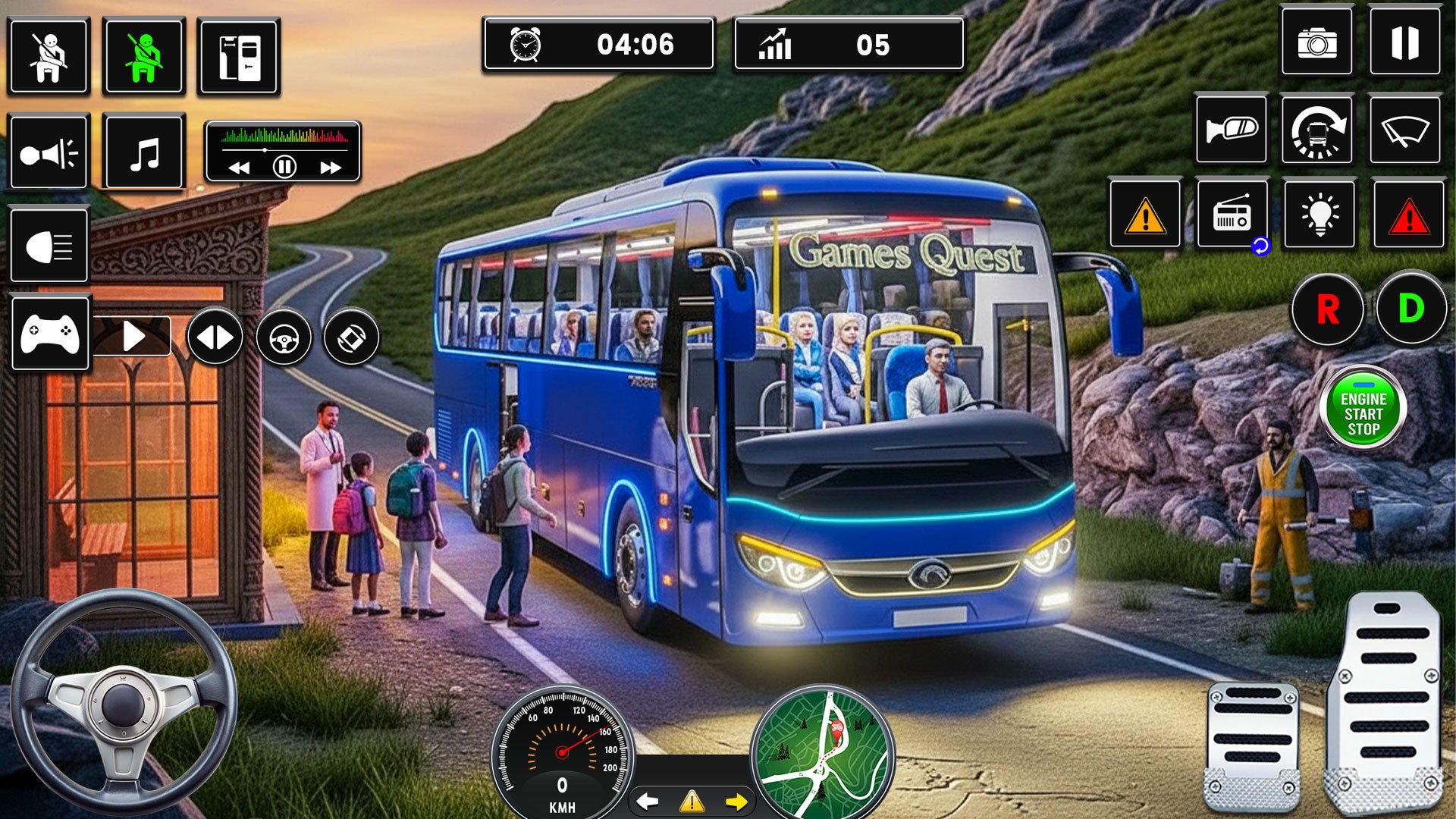Viewport: 1456px width, 819px height.
Task: Fasten the green seatbelt icon
Action: (144, 57)
